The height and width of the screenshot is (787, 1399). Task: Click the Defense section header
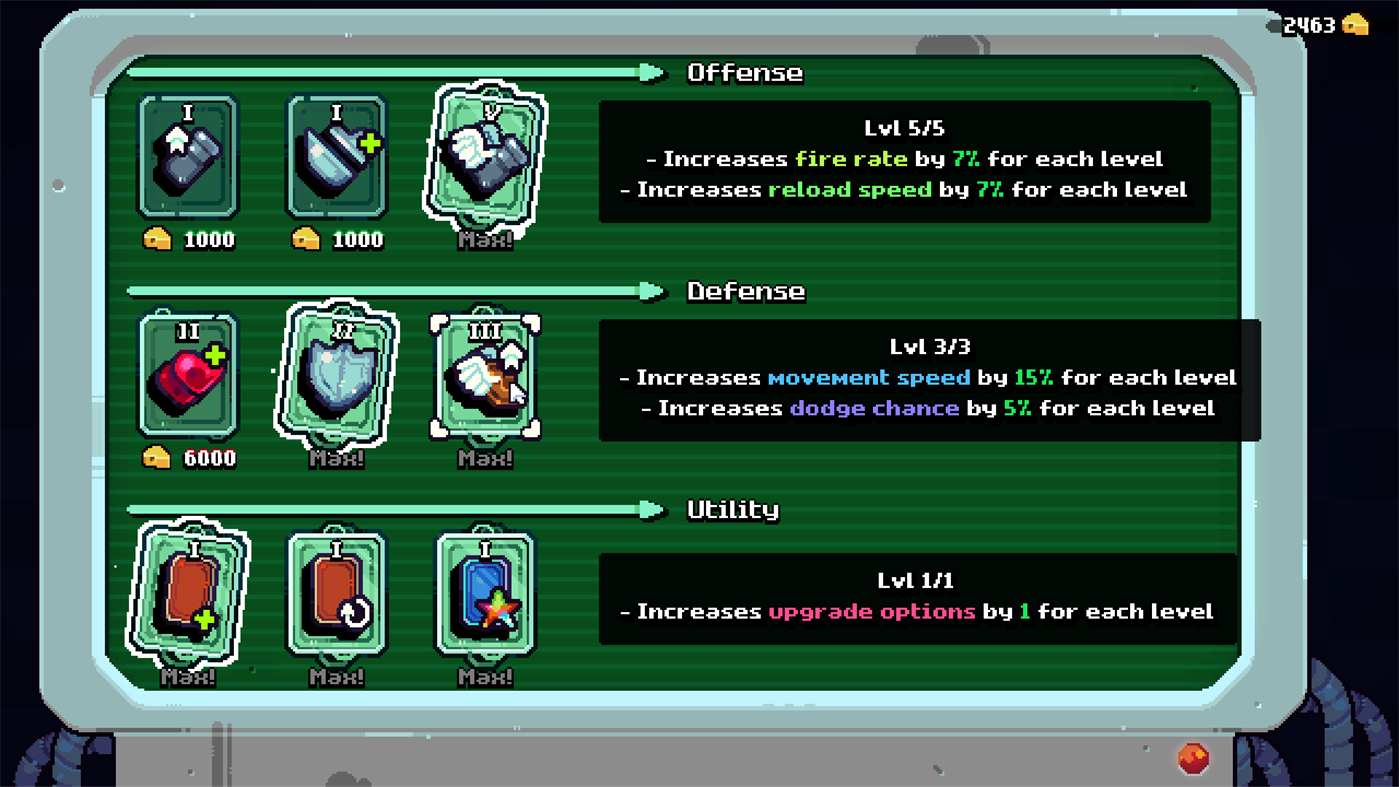(x=744, y=290)
